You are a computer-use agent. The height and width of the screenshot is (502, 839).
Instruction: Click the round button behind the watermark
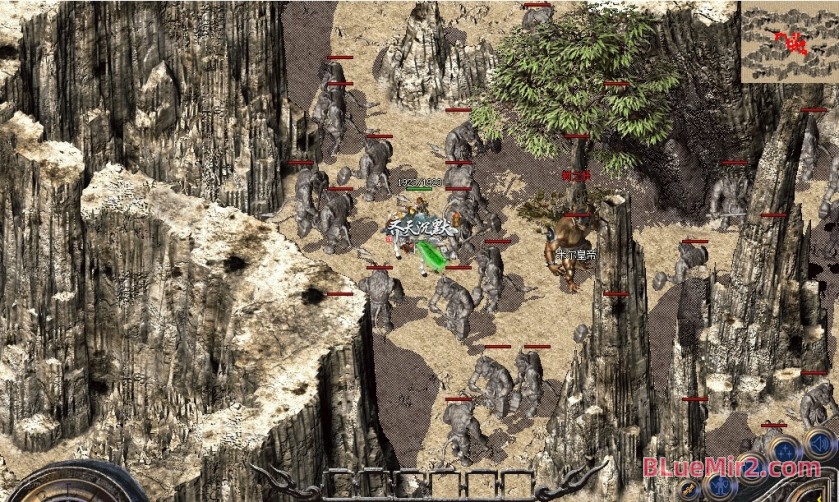pyautogui.click(x=752, y=469)
